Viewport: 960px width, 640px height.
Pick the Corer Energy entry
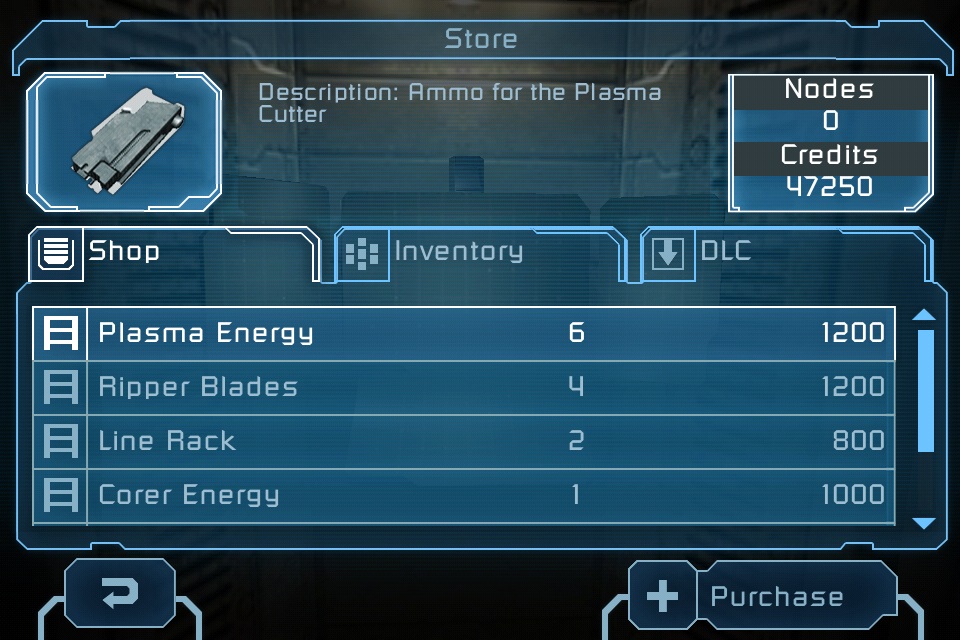(465, 495)
